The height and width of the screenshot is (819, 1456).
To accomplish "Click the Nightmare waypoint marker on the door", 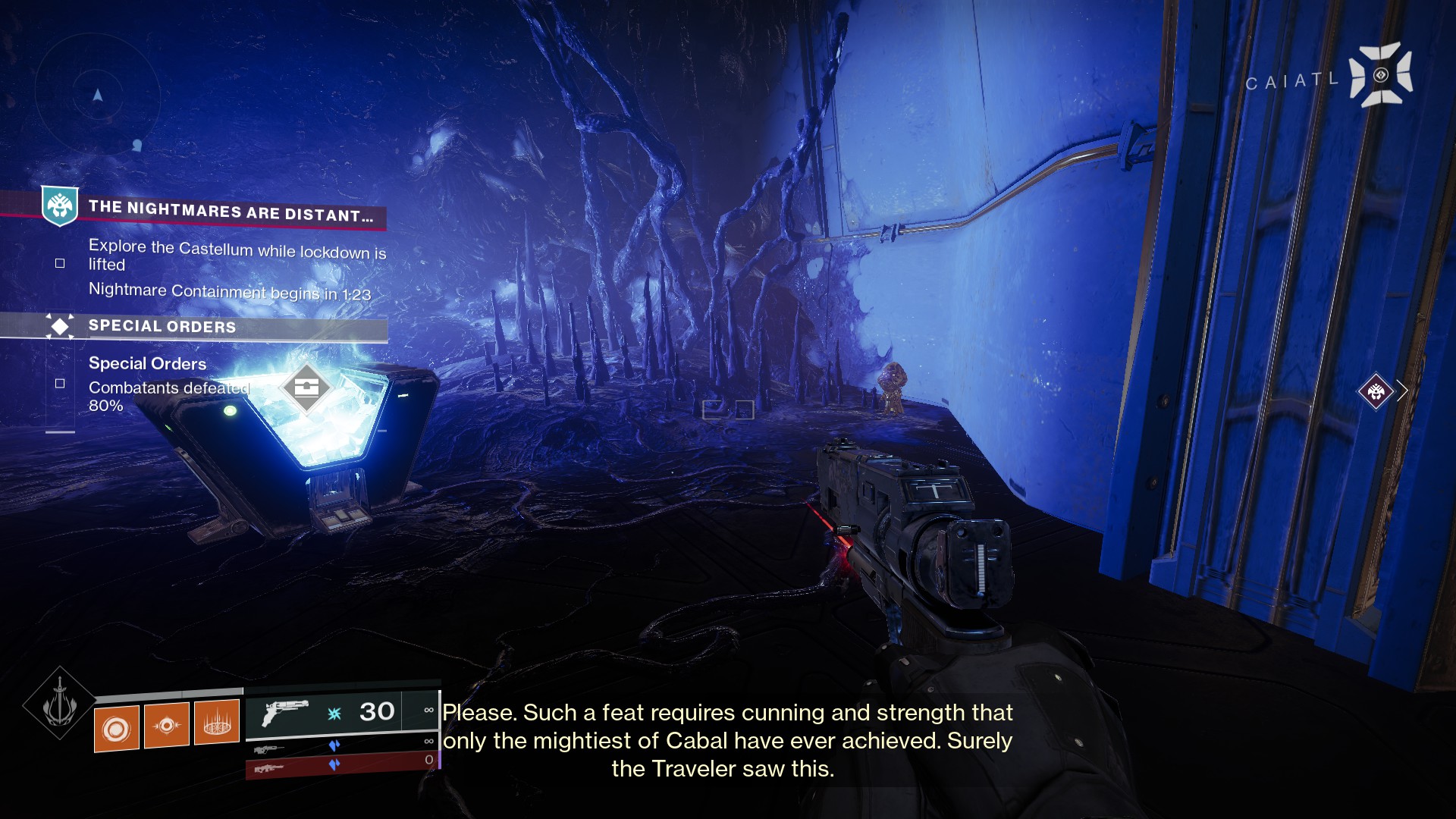I will pos(1378,392).
